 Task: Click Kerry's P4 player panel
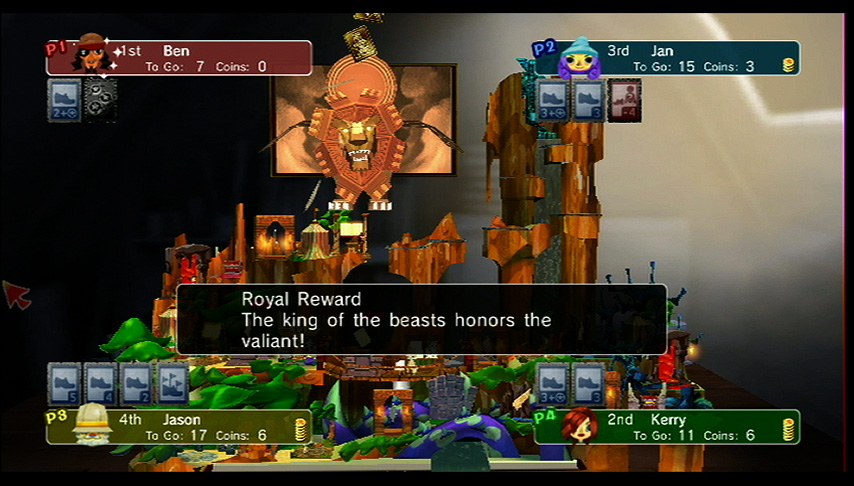[668, 427]
